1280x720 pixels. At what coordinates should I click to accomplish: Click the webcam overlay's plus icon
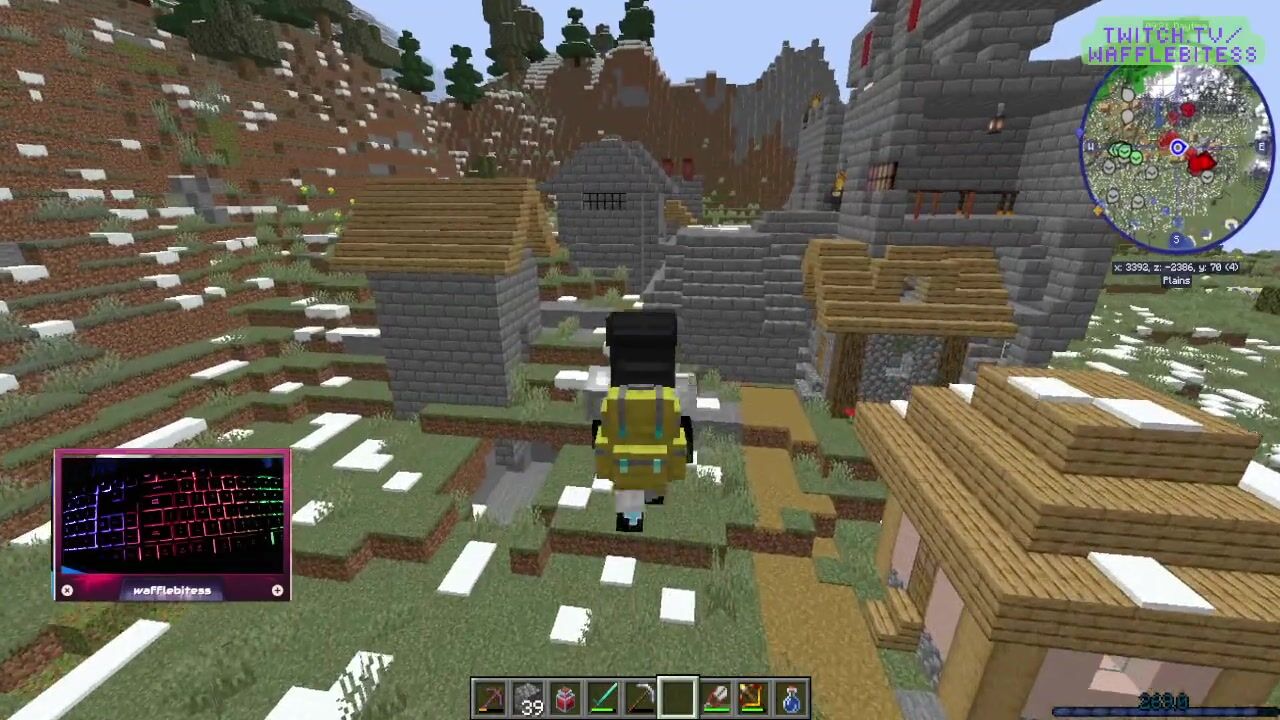[x=277, y=591]
